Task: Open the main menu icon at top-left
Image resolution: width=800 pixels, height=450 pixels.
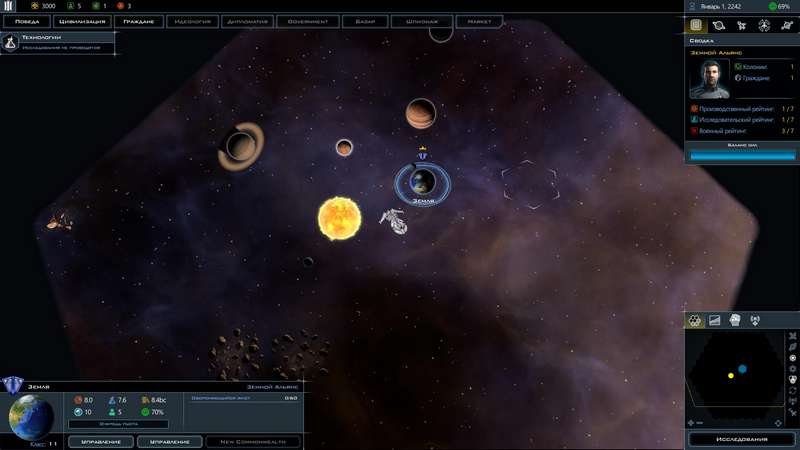Action: point(8,6)
